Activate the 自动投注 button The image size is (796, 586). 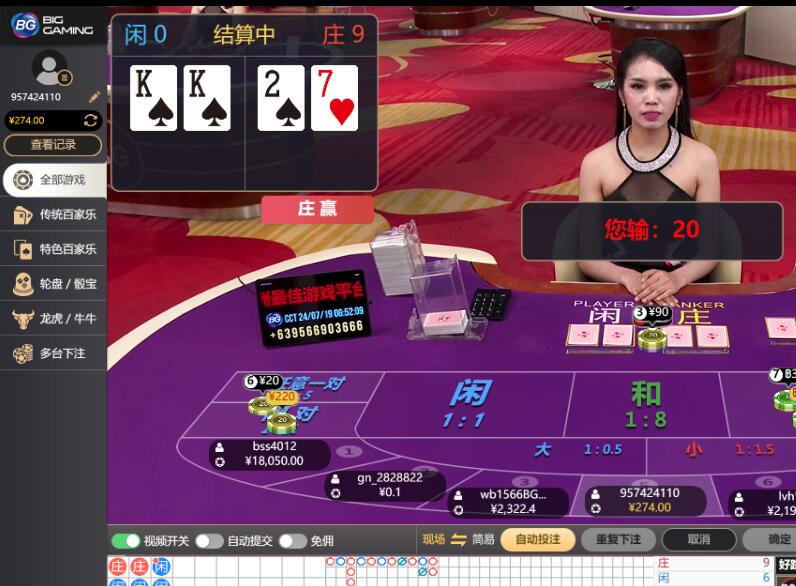538,540
